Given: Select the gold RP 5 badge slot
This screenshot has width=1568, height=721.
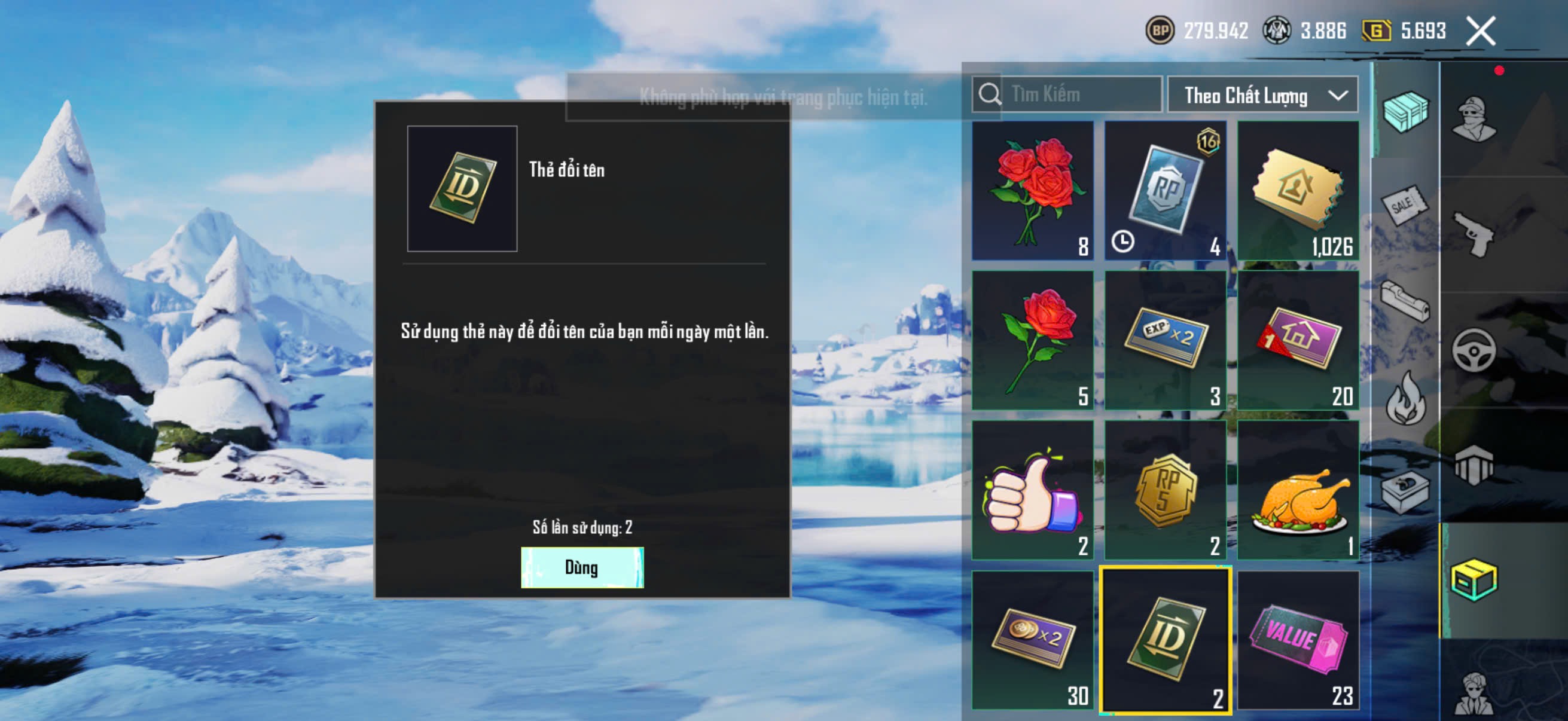Looking at the screenshot, I should pyautogui.click(x=1165, y=490).
